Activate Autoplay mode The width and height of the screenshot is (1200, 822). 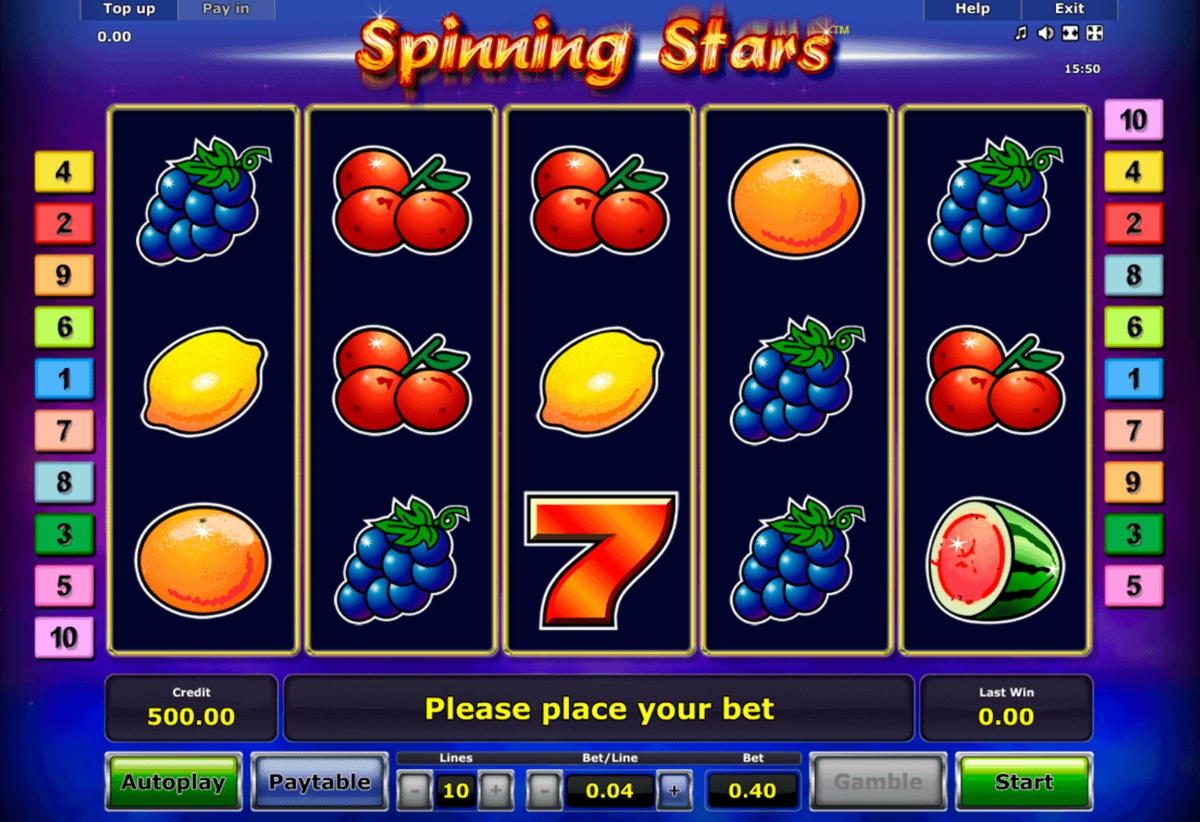[x=174, y=782]
